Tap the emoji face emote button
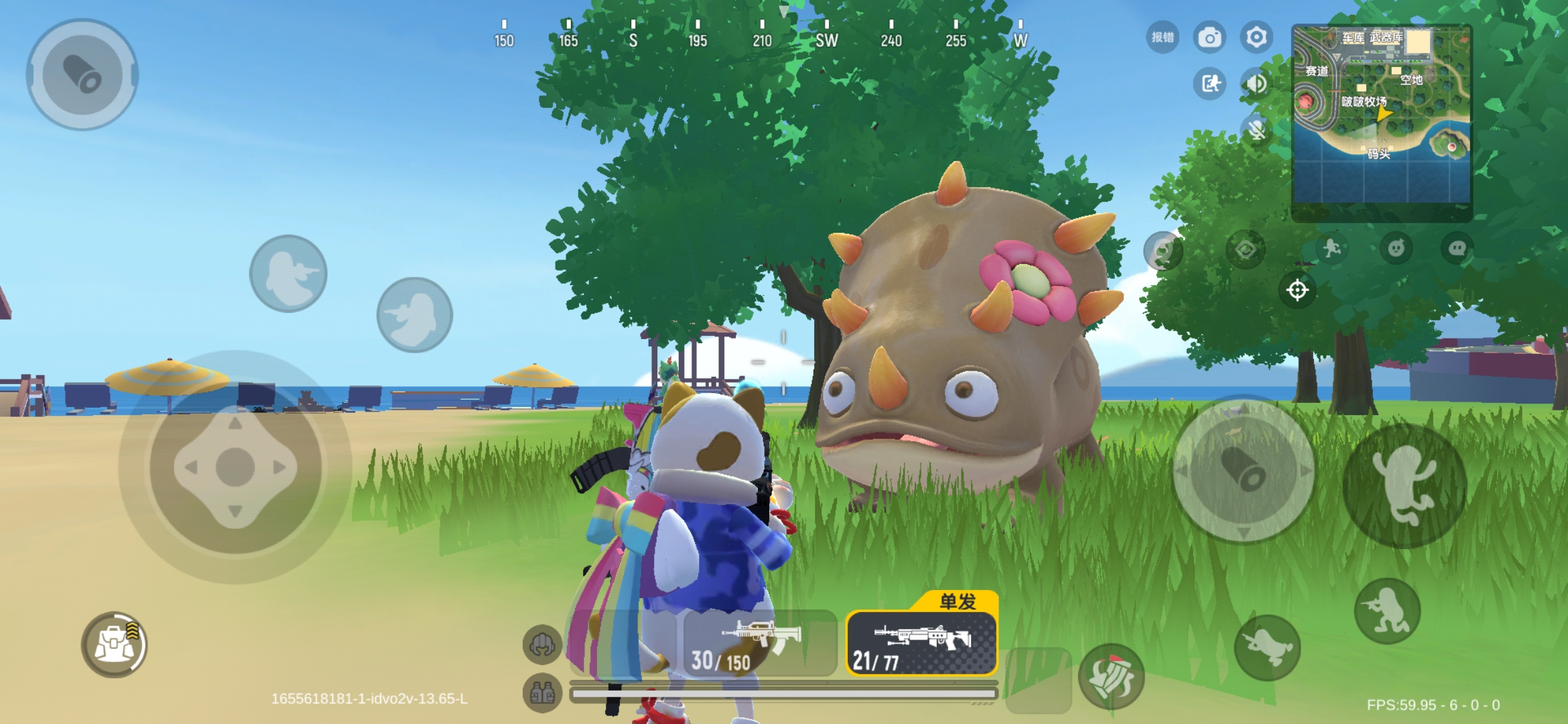The image size is (1568, 724). (1396, 249)
